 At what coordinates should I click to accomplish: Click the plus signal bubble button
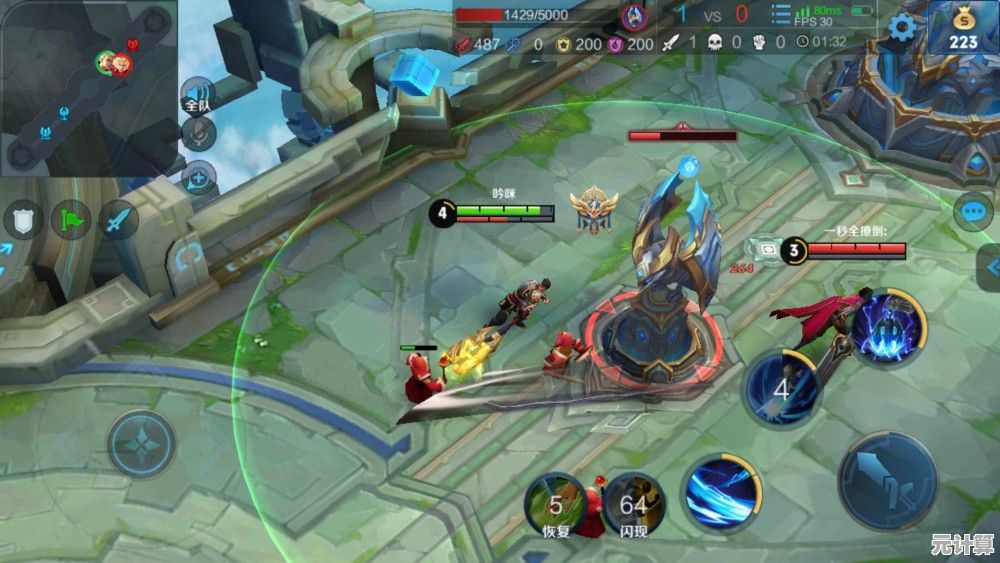point(199,179)
